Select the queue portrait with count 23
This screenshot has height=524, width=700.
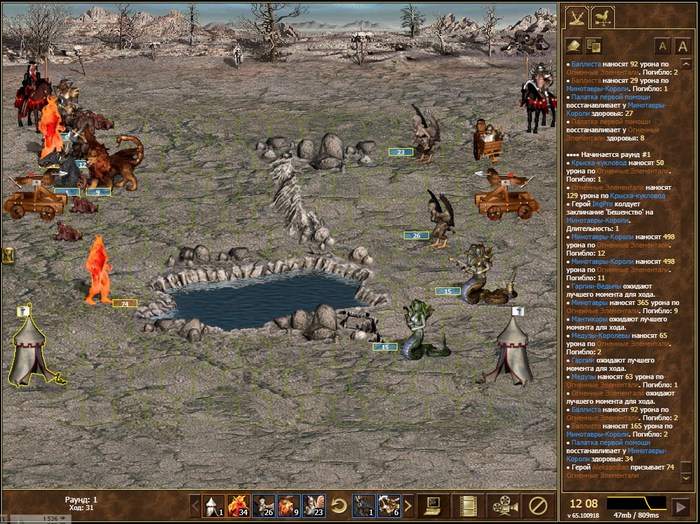[x=313, y=504]
